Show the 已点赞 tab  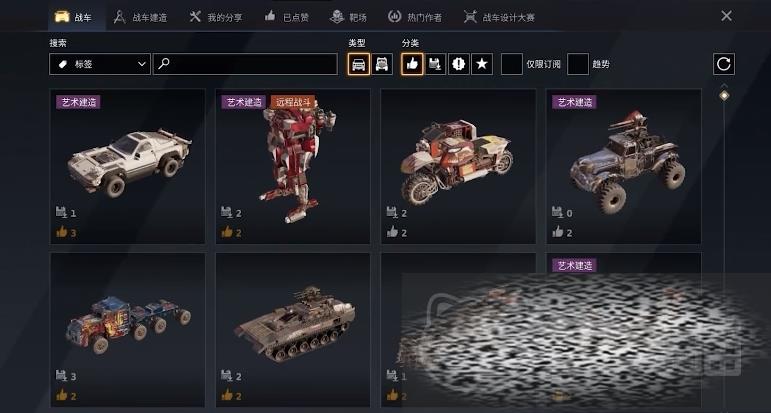point(288,17)
